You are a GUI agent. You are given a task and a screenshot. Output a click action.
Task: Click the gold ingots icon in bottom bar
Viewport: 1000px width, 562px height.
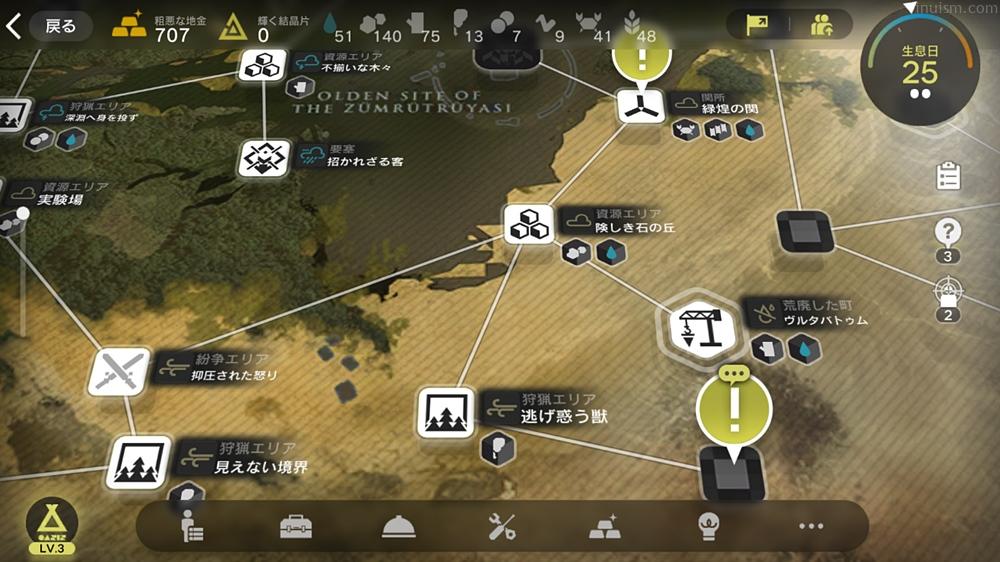(604, 526)
